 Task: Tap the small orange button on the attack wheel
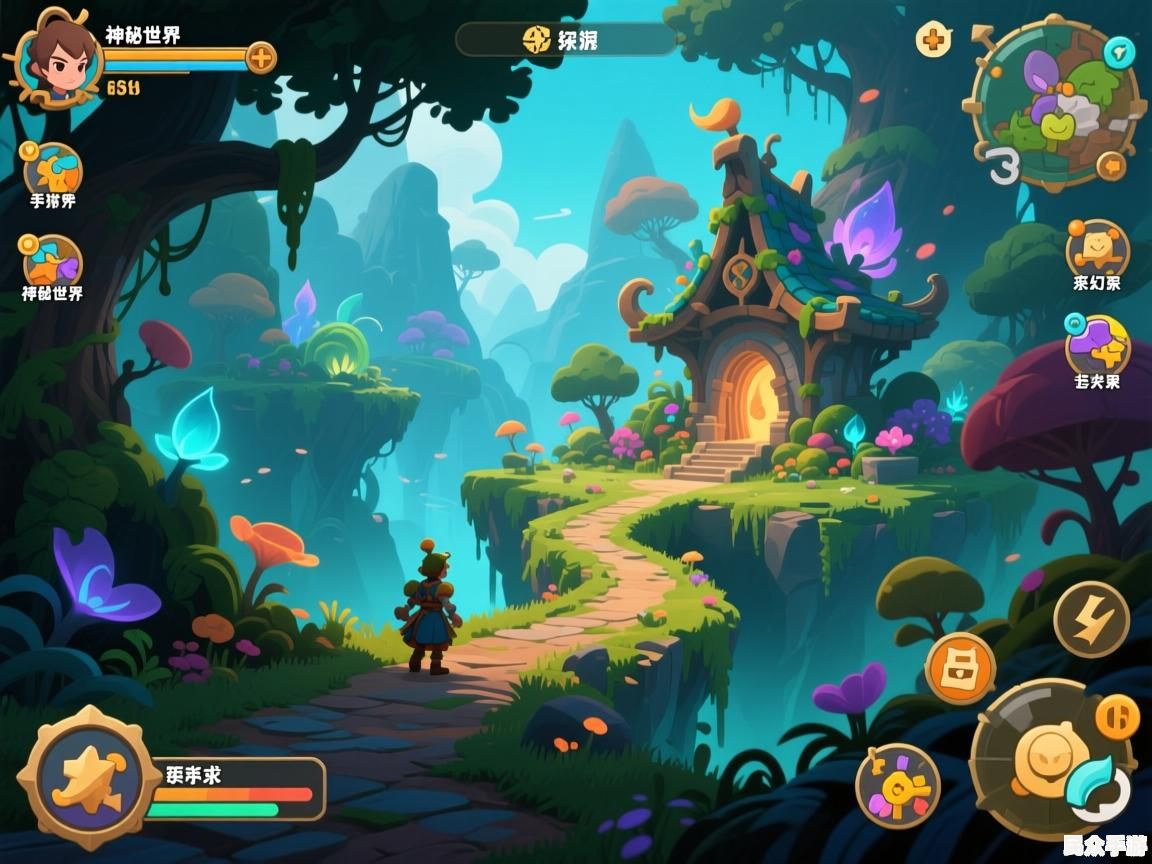pyautogui.click(x=1117, y=716)
